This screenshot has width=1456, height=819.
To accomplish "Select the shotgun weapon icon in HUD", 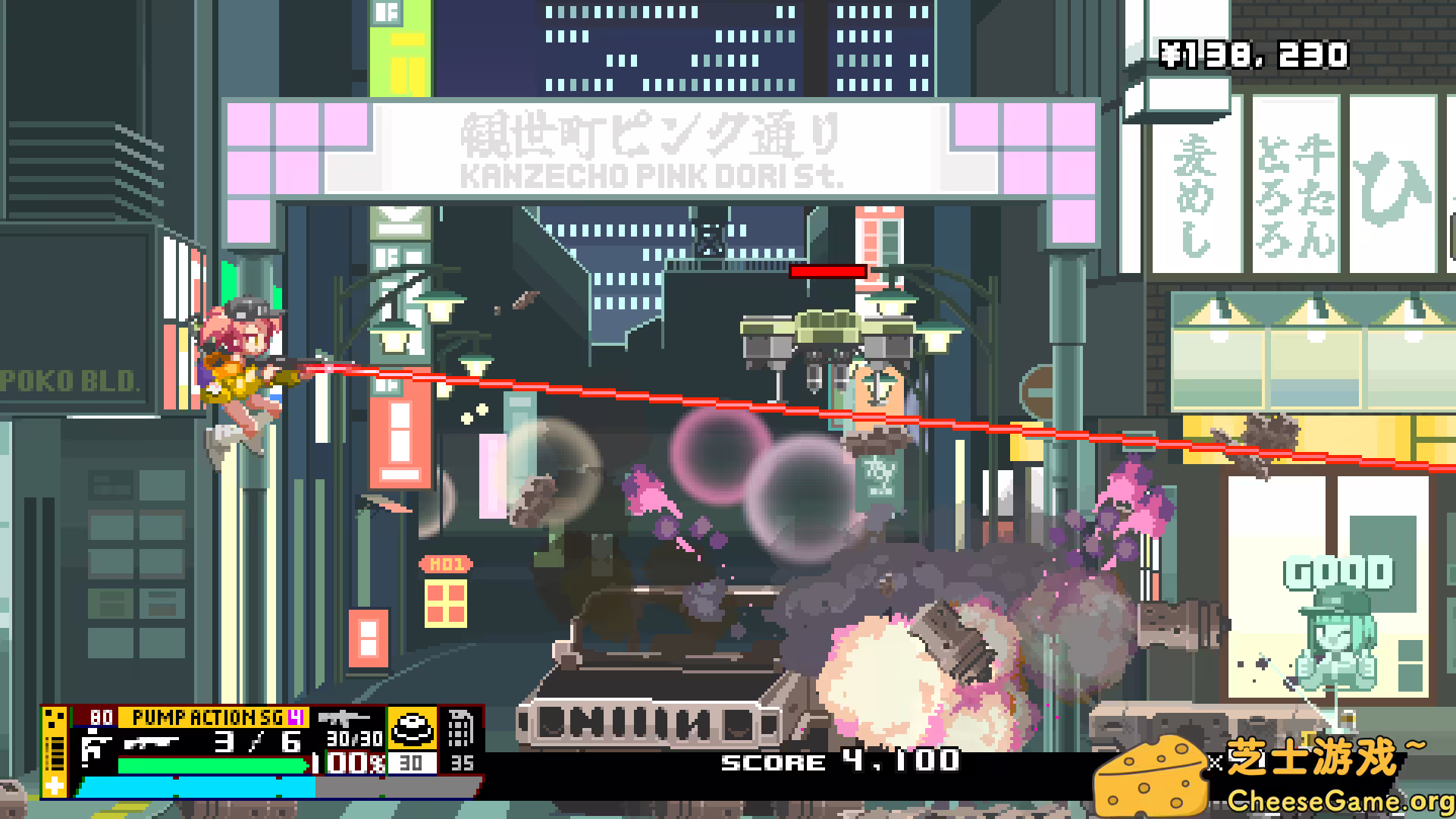I will [x=152, y=742].
